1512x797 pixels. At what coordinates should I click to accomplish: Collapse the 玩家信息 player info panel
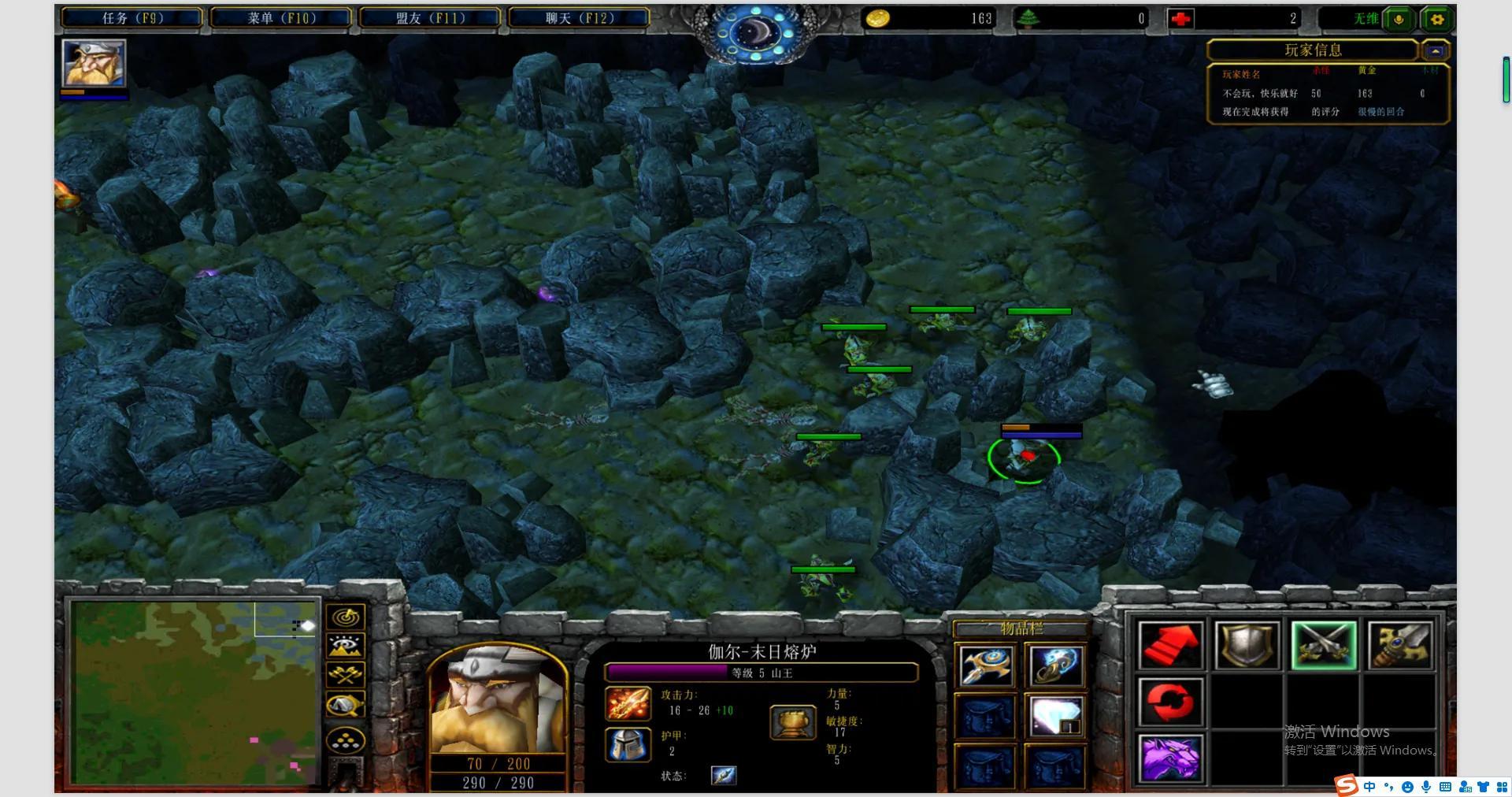tap(1435, 51)
